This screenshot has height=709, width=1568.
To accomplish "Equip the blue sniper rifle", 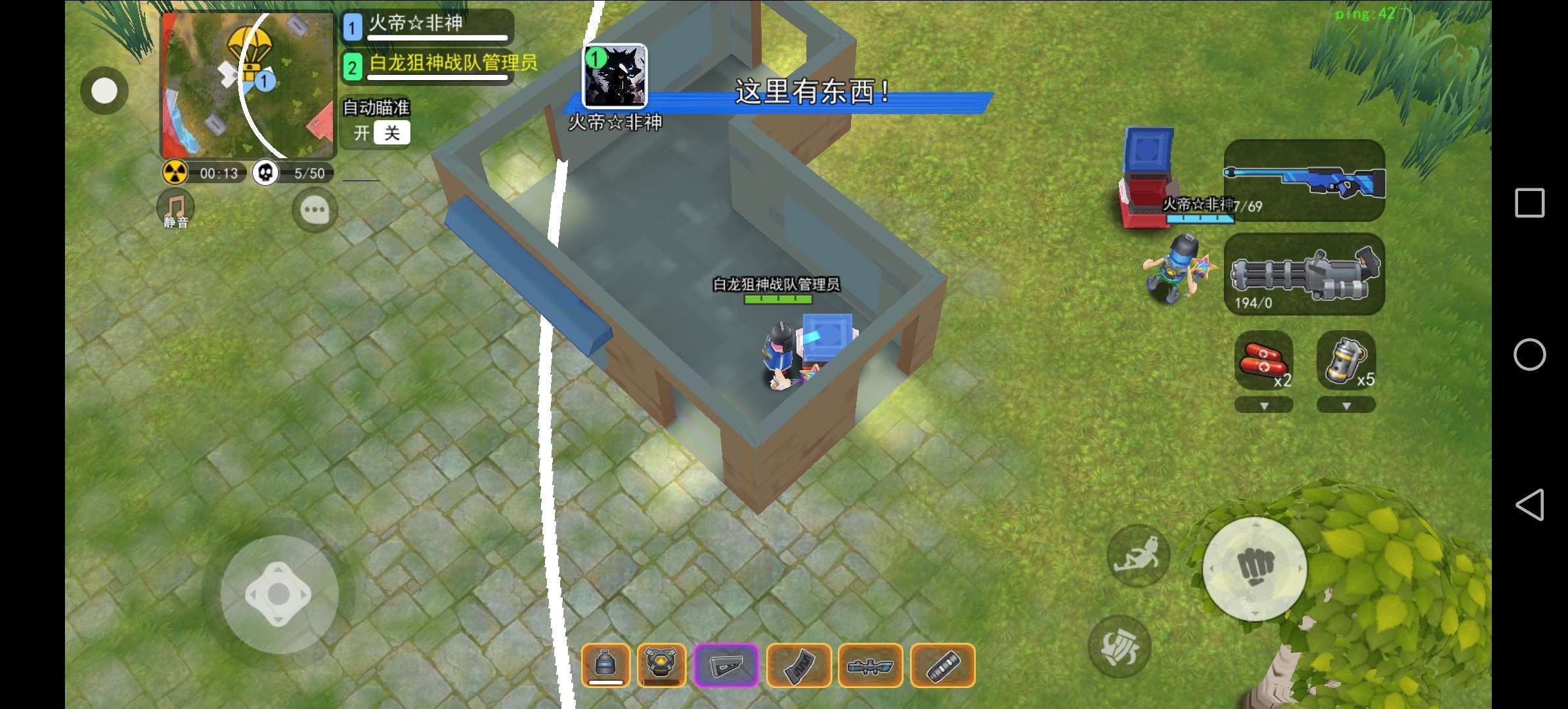I will [1304, 180].
